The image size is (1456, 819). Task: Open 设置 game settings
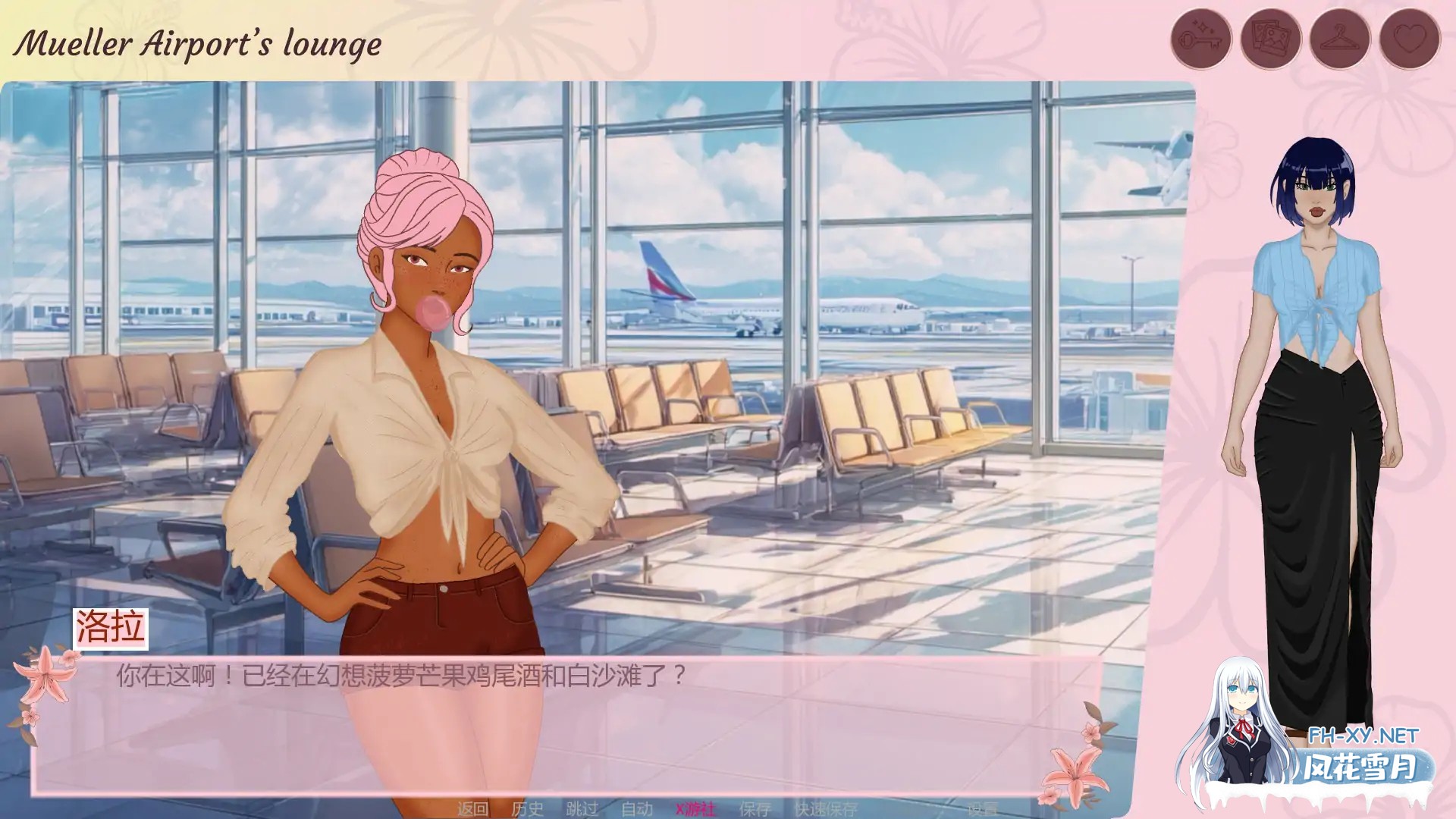[982, 808]
